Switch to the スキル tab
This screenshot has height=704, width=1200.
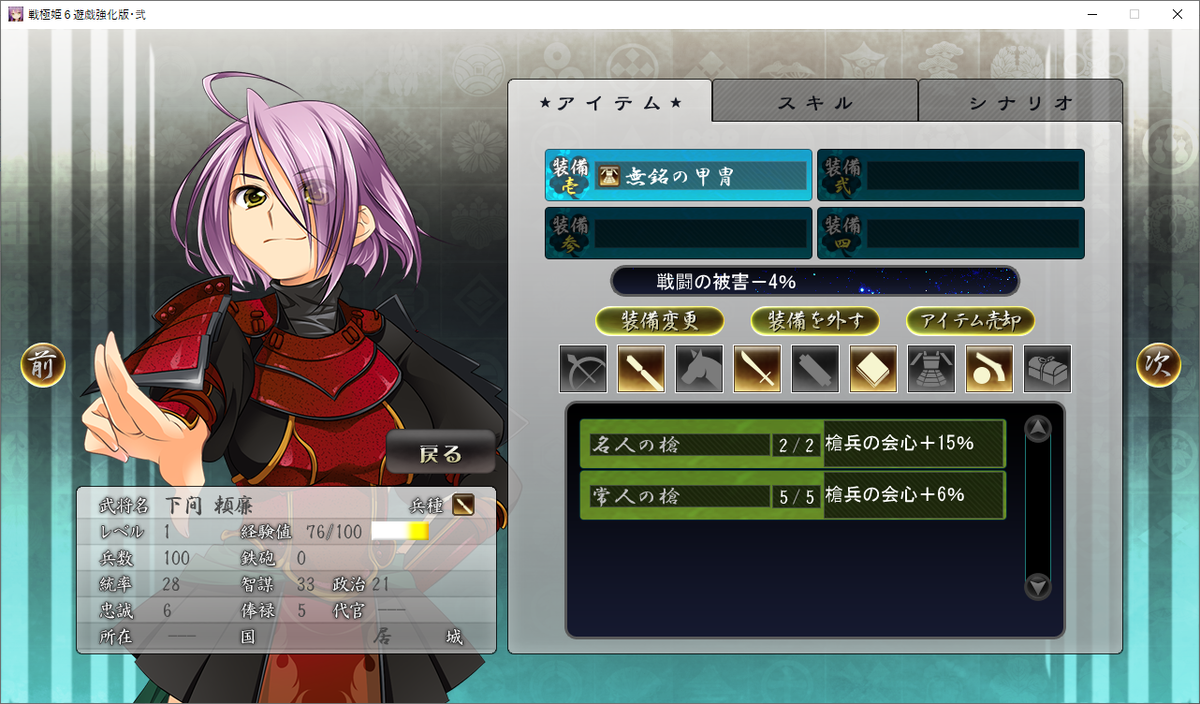pos(815,102)
